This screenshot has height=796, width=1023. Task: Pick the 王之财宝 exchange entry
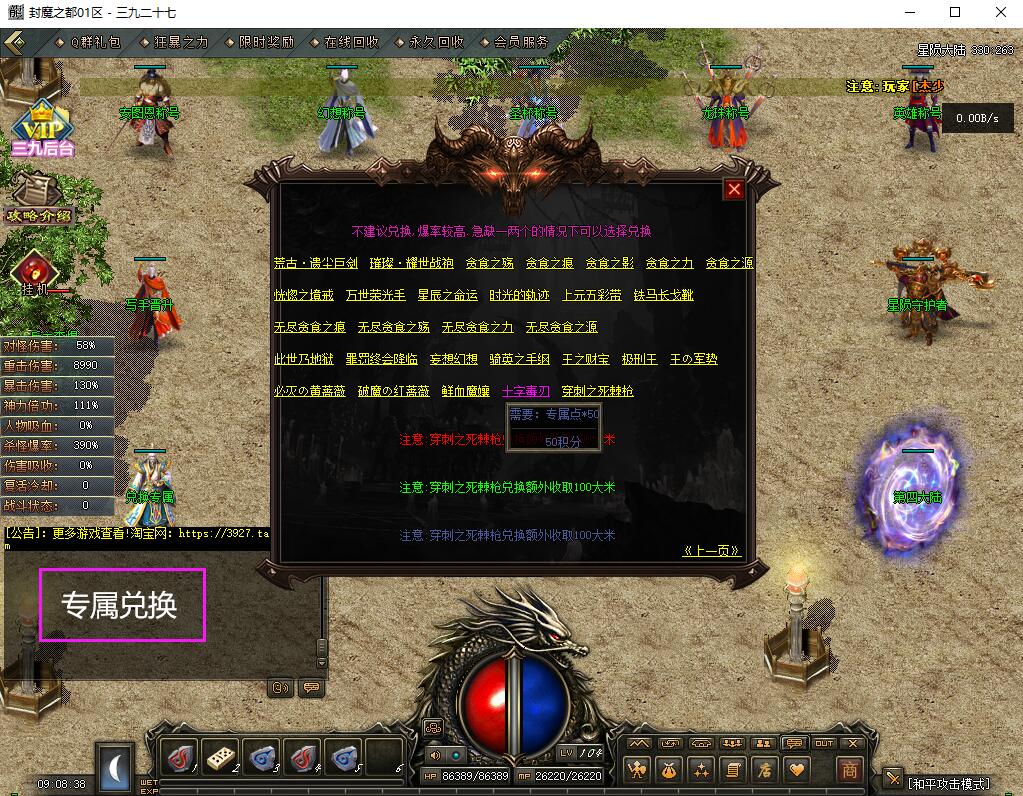point(585,359)
